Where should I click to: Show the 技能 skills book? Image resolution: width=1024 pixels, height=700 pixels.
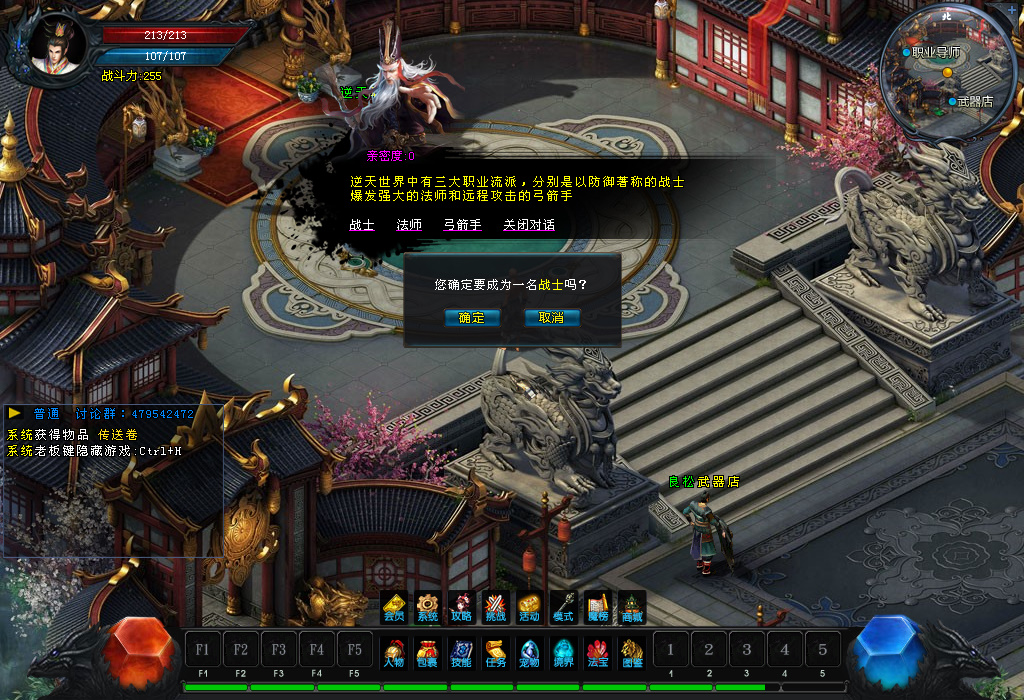[461, 653]
